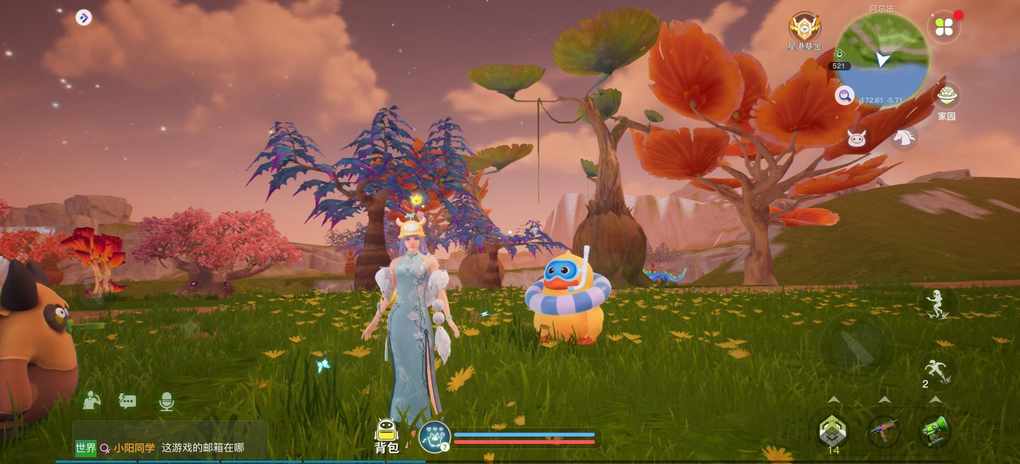Select the green cannon weapon slot

pyautogui.click(x=935, y=430)
